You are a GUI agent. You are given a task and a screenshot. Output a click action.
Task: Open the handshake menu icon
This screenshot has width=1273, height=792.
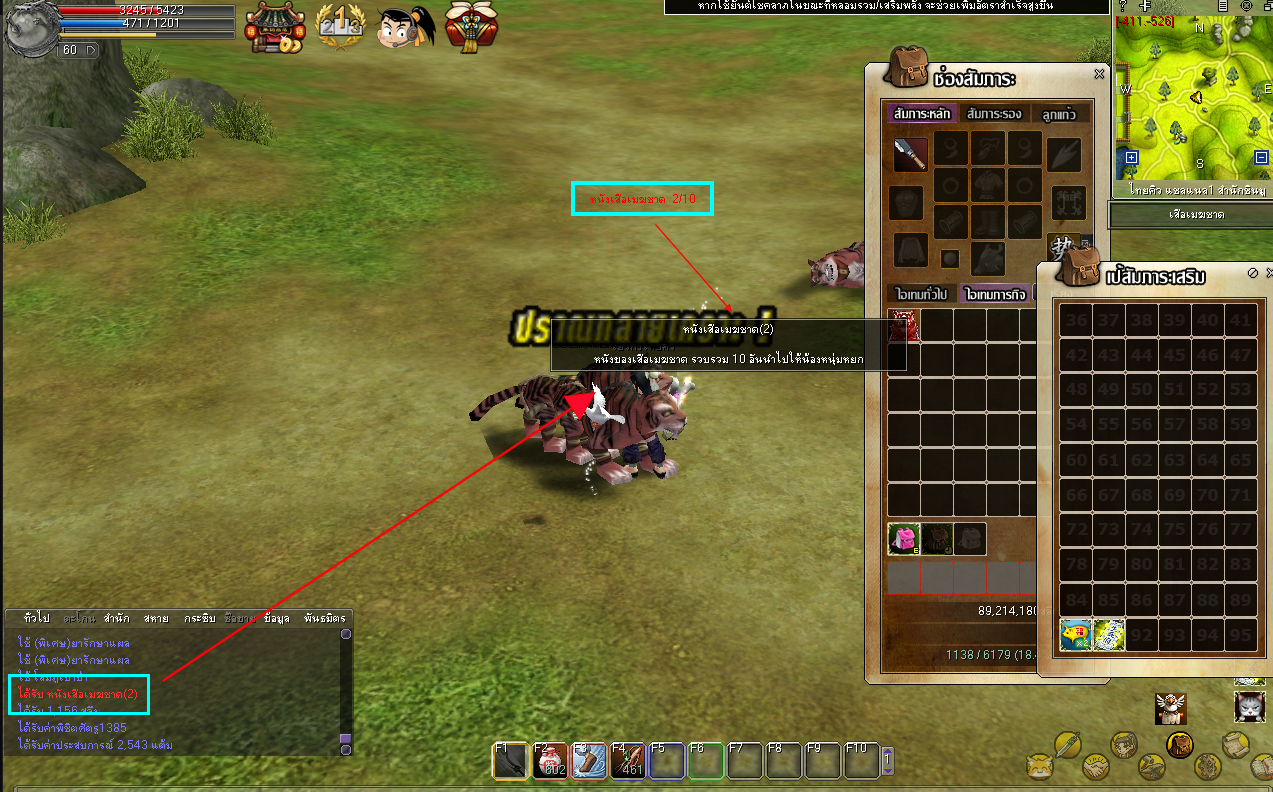click(x=1097, y=765)
